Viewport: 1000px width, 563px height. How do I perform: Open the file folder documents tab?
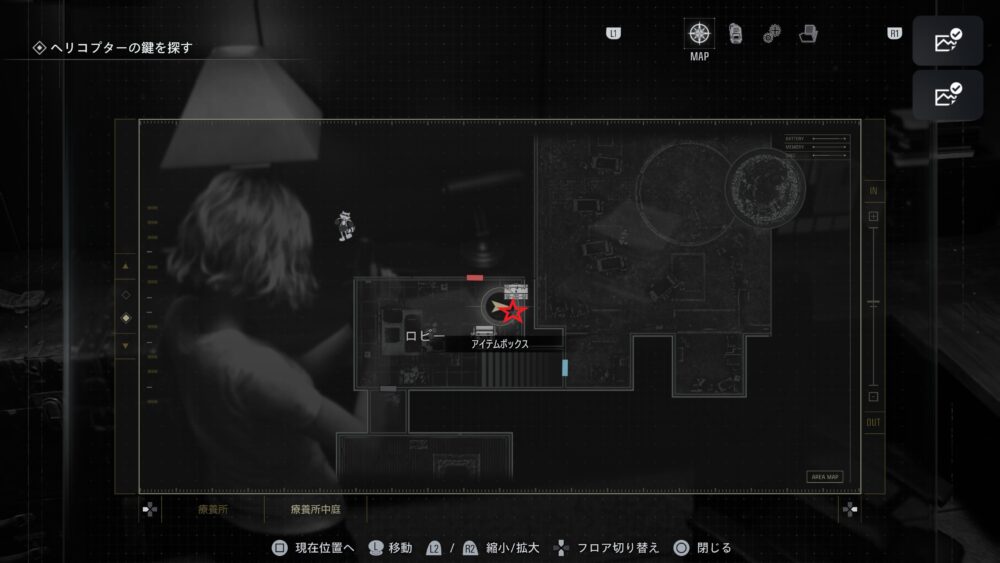809,34
